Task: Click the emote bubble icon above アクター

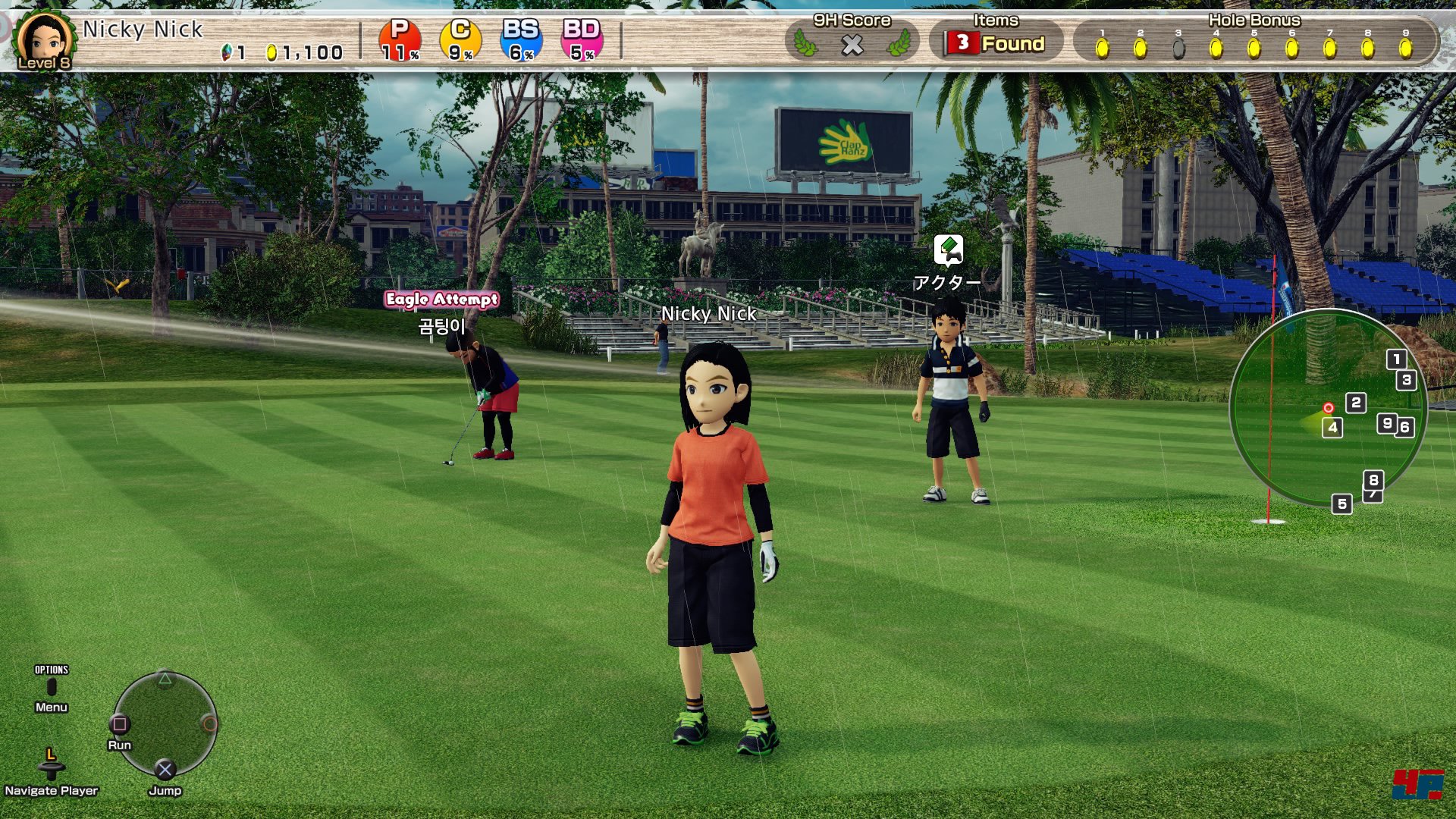Action: click(x=948, y=249)
